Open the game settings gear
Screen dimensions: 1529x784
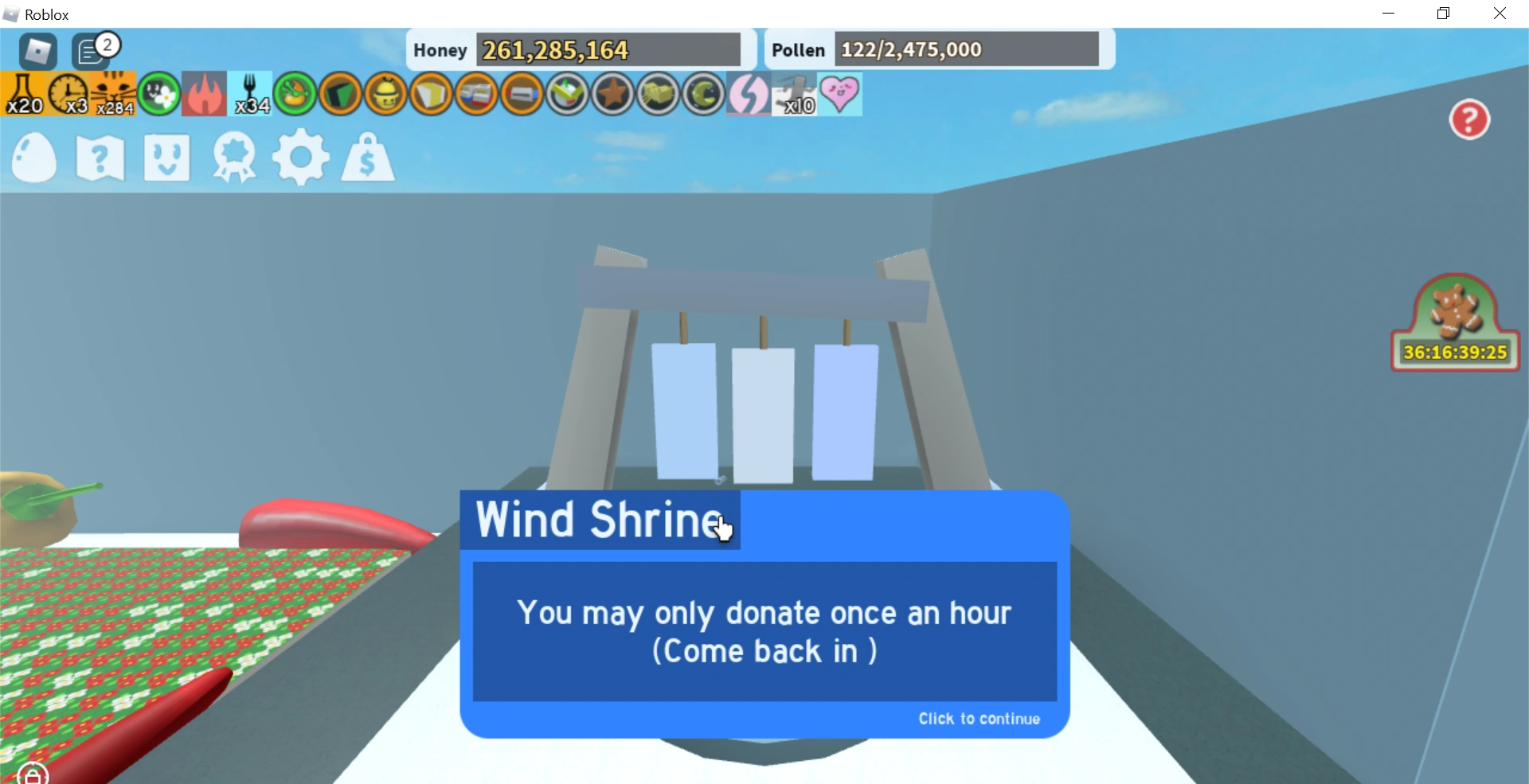coord(300,157)
